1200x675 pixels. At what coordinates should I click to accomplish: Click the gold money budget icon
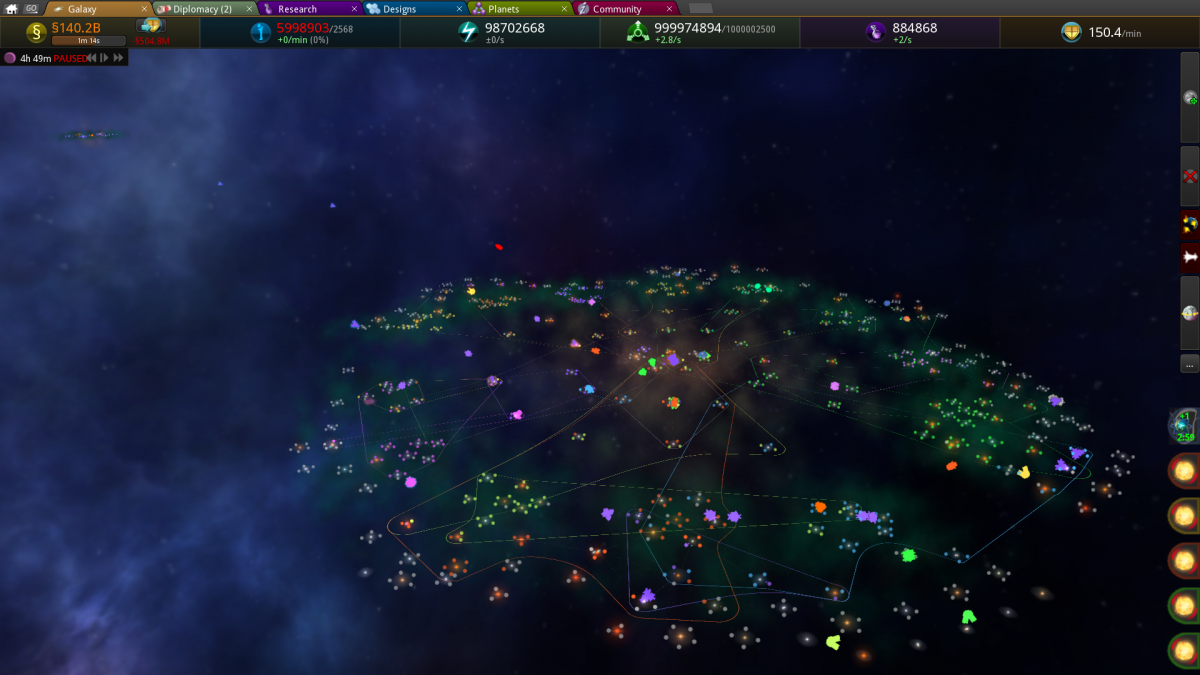tap(37, 32)
